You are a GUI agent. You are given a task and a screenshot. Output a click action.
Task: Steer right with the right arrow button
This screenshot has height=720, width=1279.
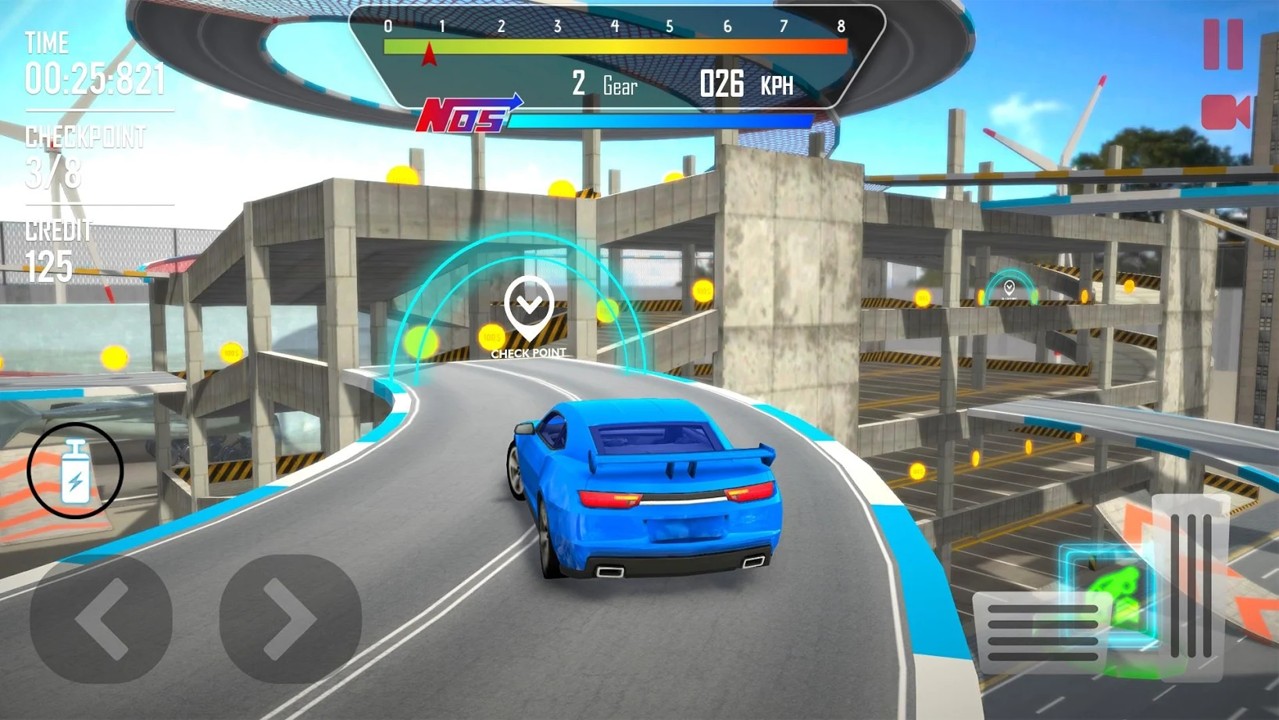290,619
